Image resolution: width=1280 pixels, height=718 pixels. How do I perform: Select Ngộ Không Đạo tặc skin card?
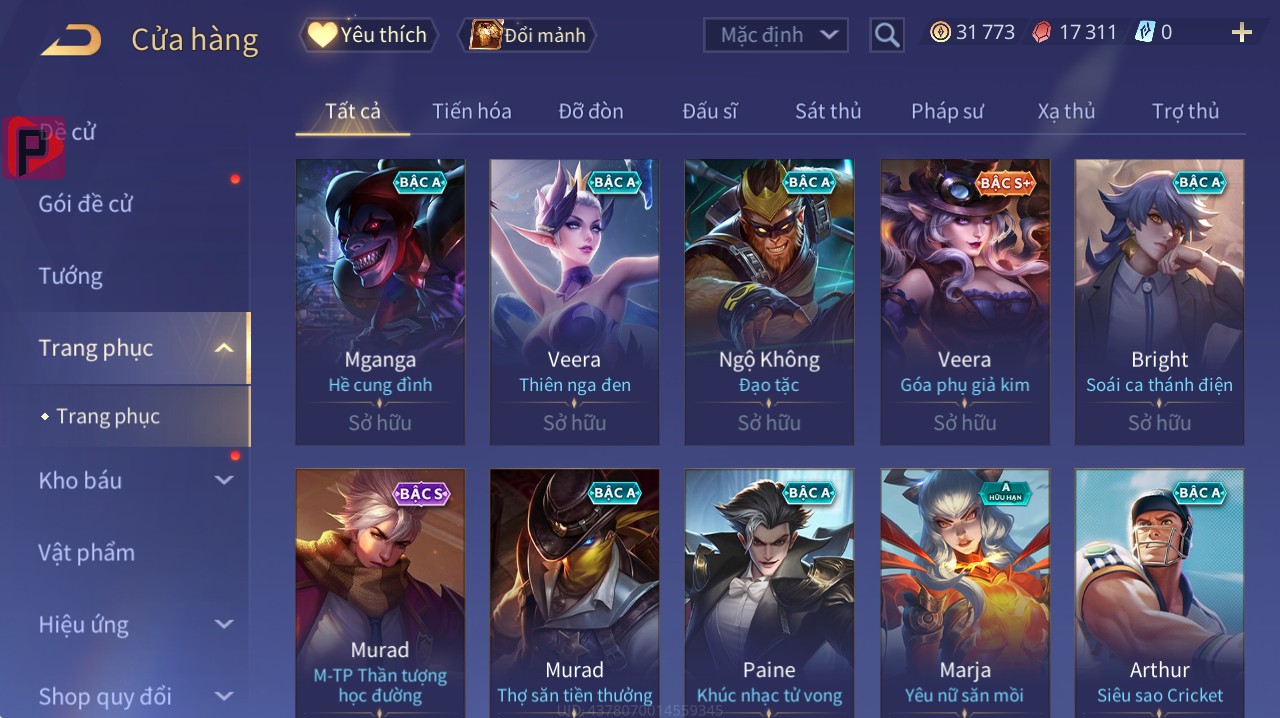769,300
